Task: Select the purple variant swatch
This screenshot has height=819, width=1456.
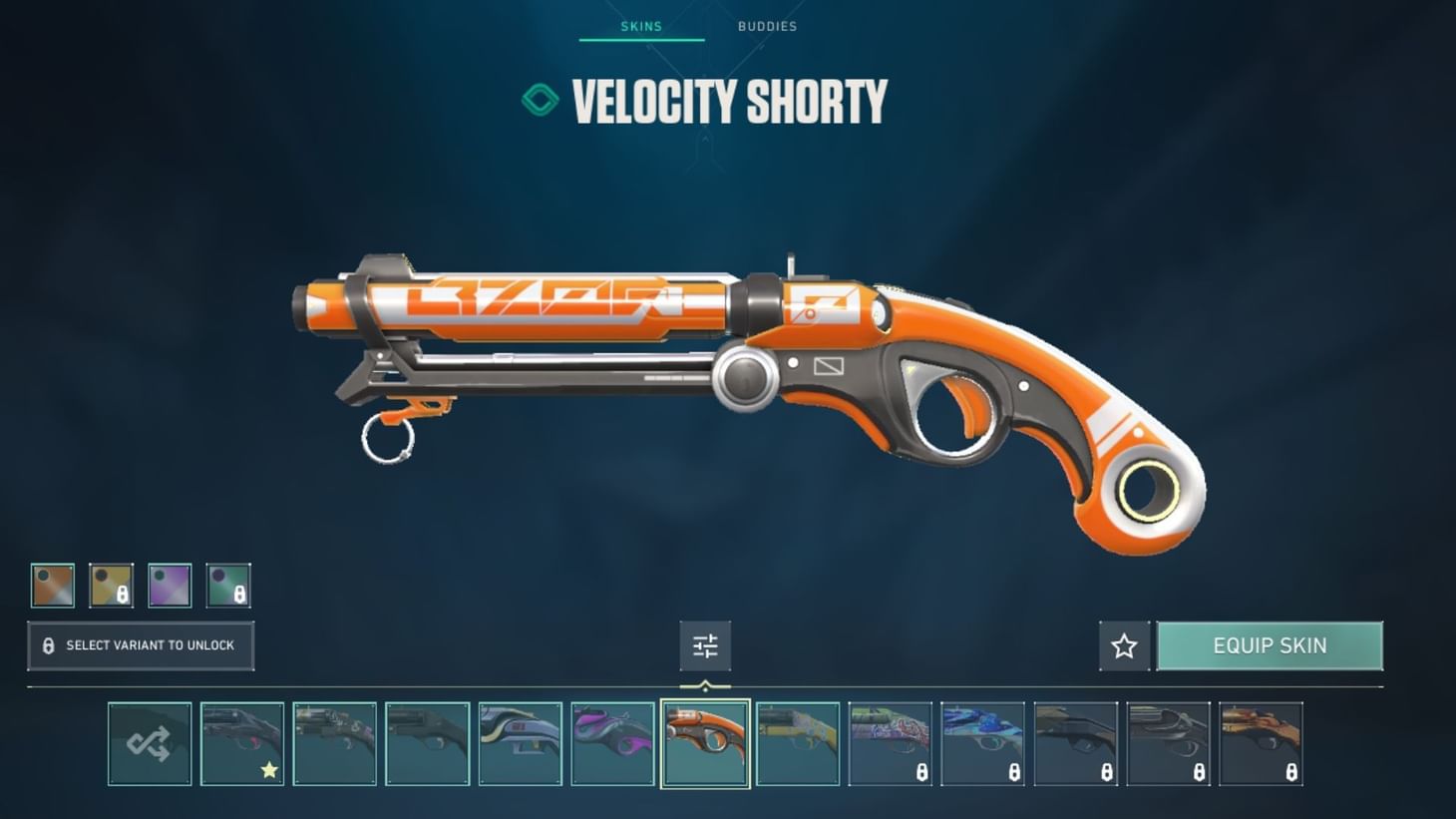Action: [171, 585]
